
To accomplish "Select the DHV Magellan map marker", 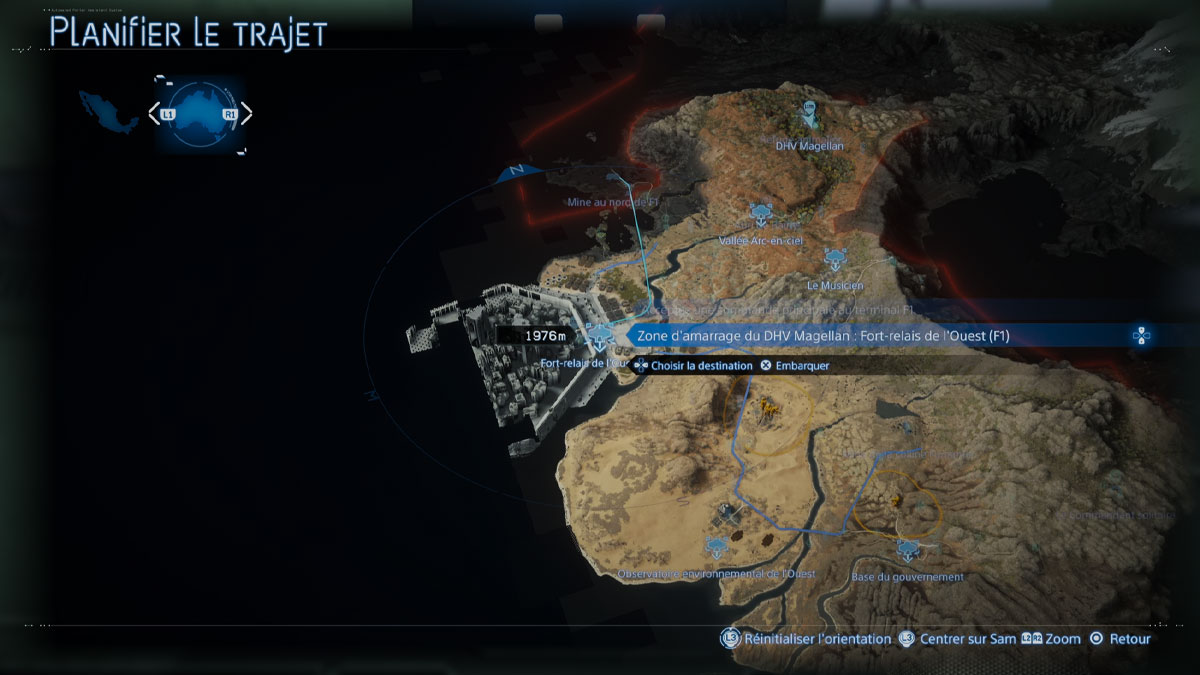I will [808, 114].
